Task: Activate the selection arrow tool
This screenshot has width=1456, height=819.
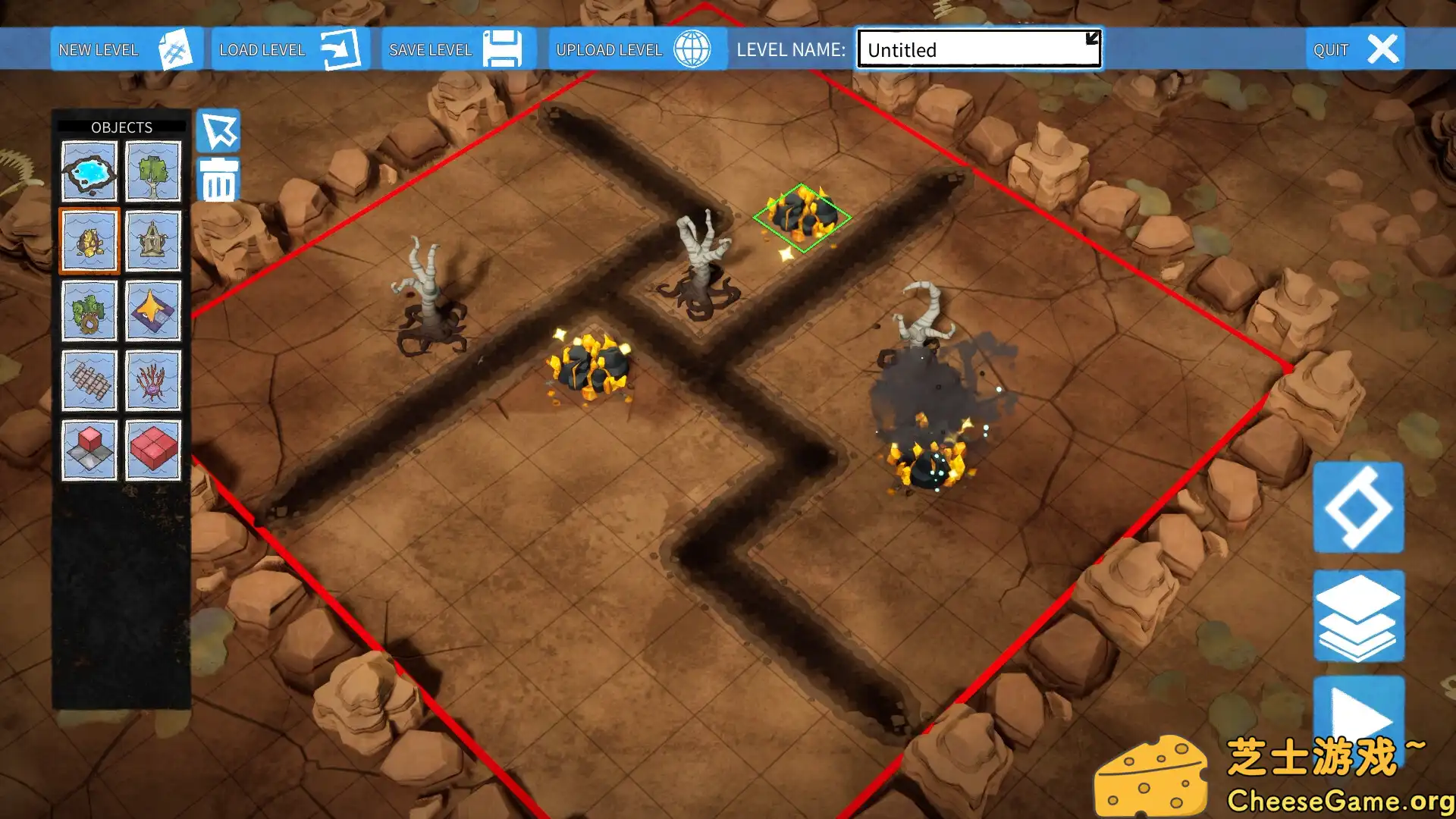Action: (218, 130)
